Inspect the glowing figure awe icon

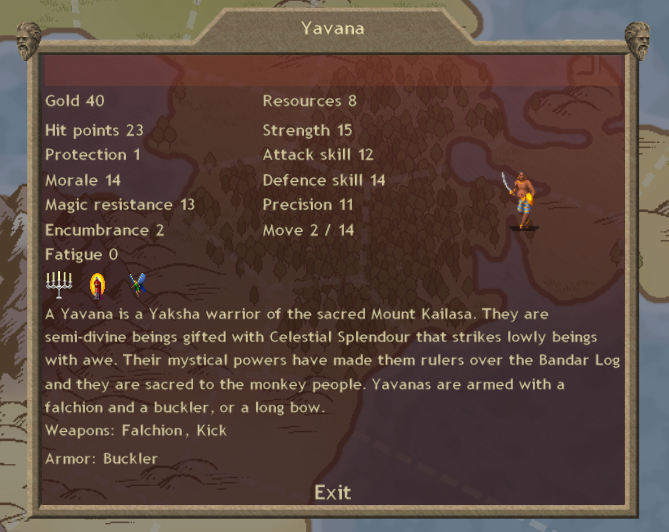97,286
